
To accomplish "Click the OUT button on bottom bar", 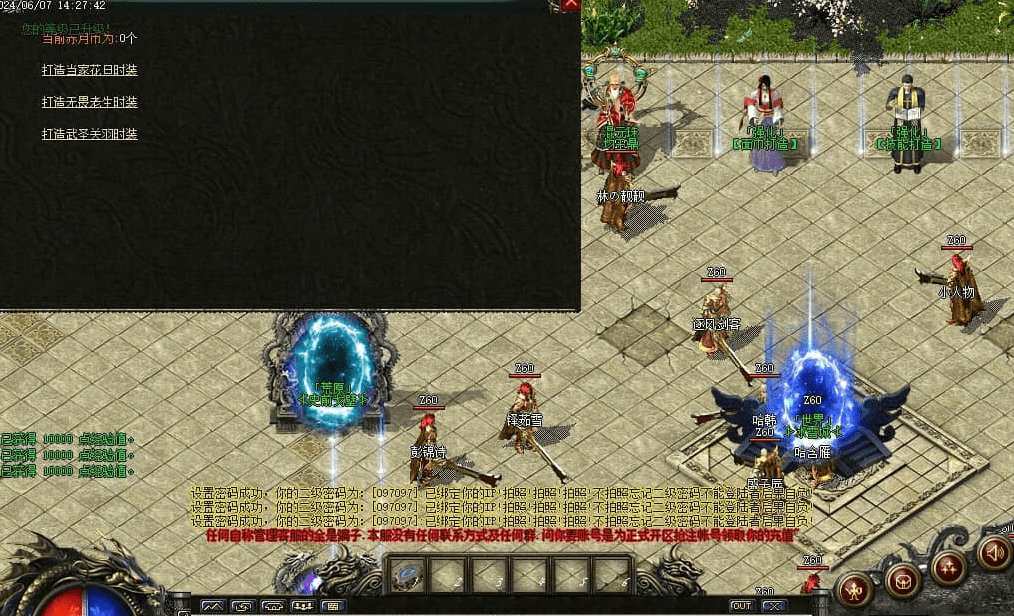I will [x=741, y=606].
